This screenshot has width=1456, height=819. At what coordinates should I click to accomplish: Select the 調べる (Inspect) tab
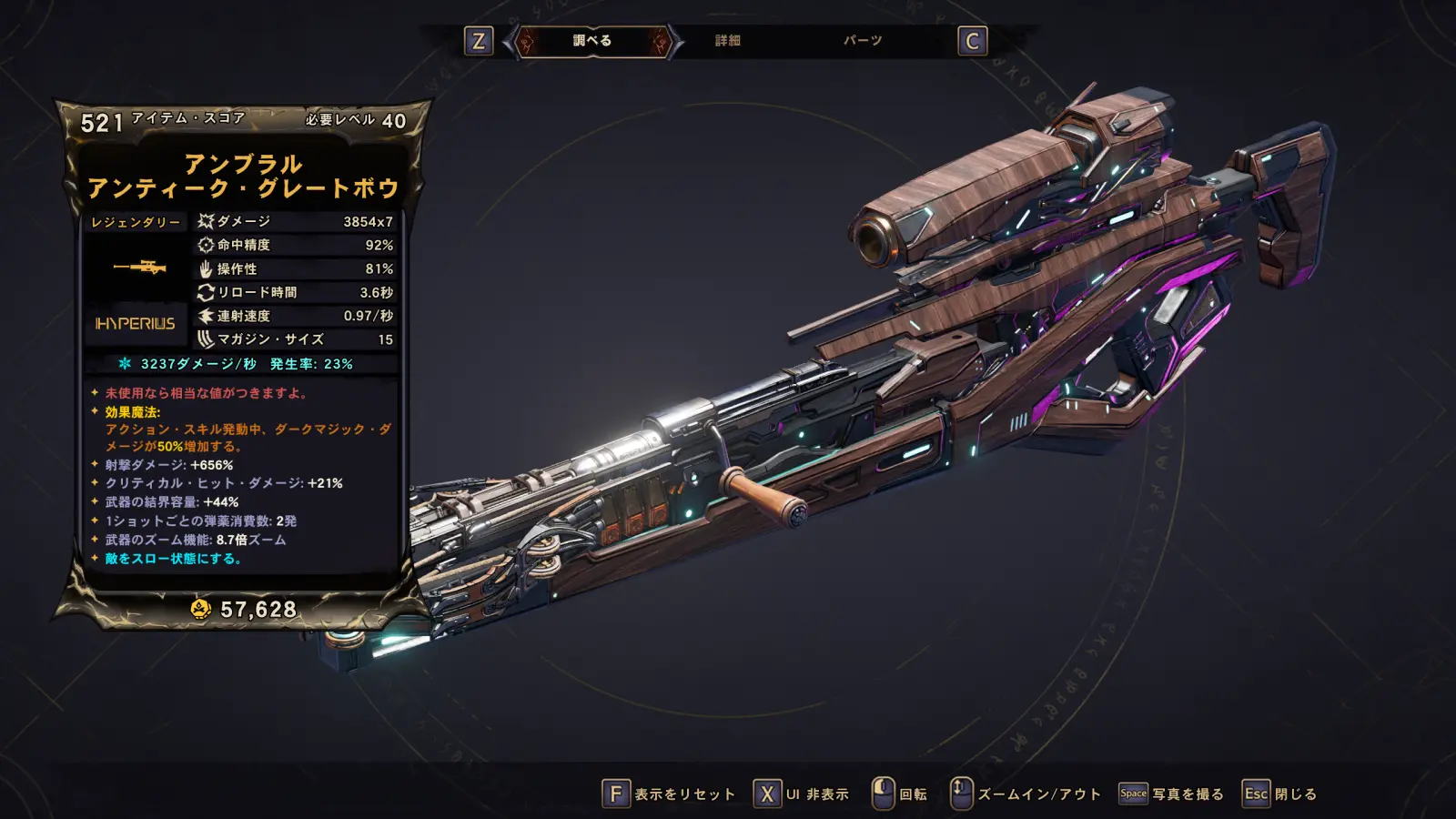[x=592, y=41]
